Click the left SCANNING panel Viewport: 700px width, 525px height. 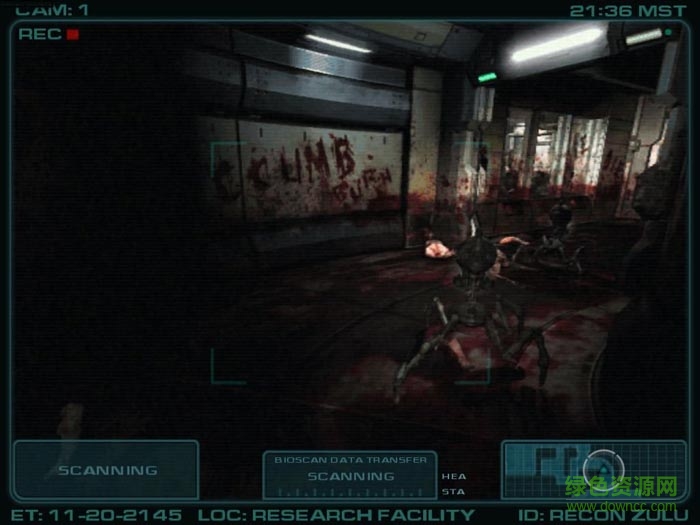[106, 470]
